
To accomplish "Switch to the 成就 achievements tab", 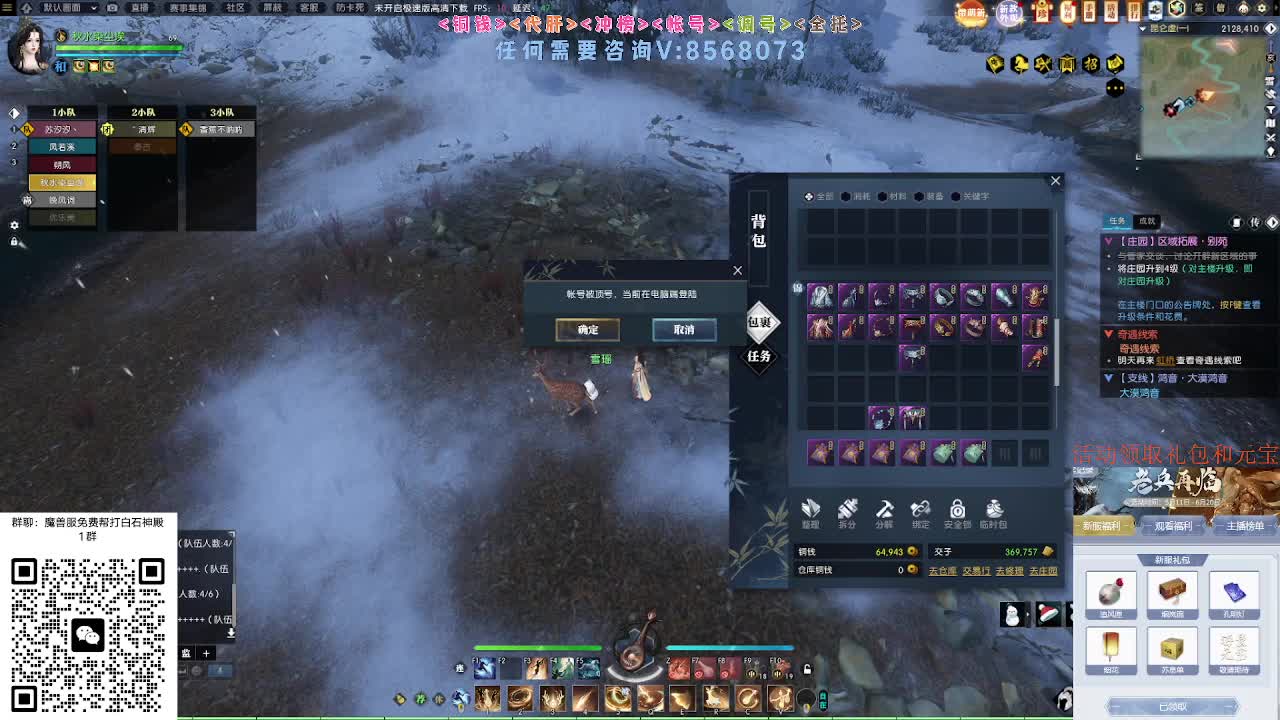I will coord(1147,222).
